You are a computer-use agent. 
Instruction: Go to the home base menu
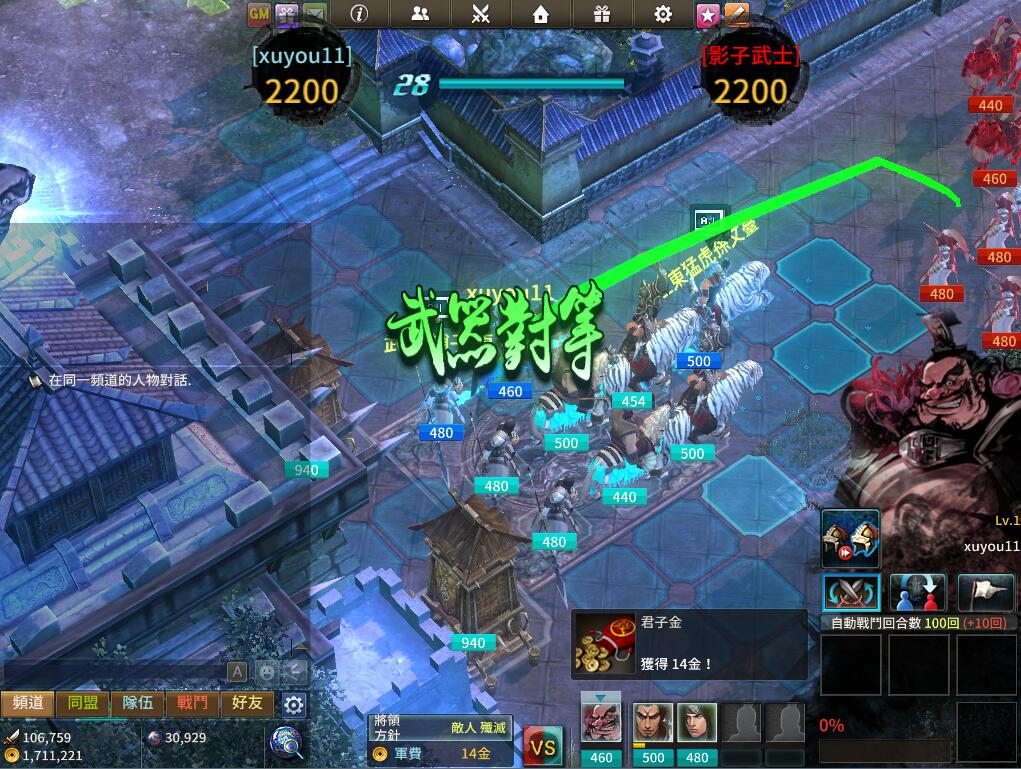click(541, 14)
